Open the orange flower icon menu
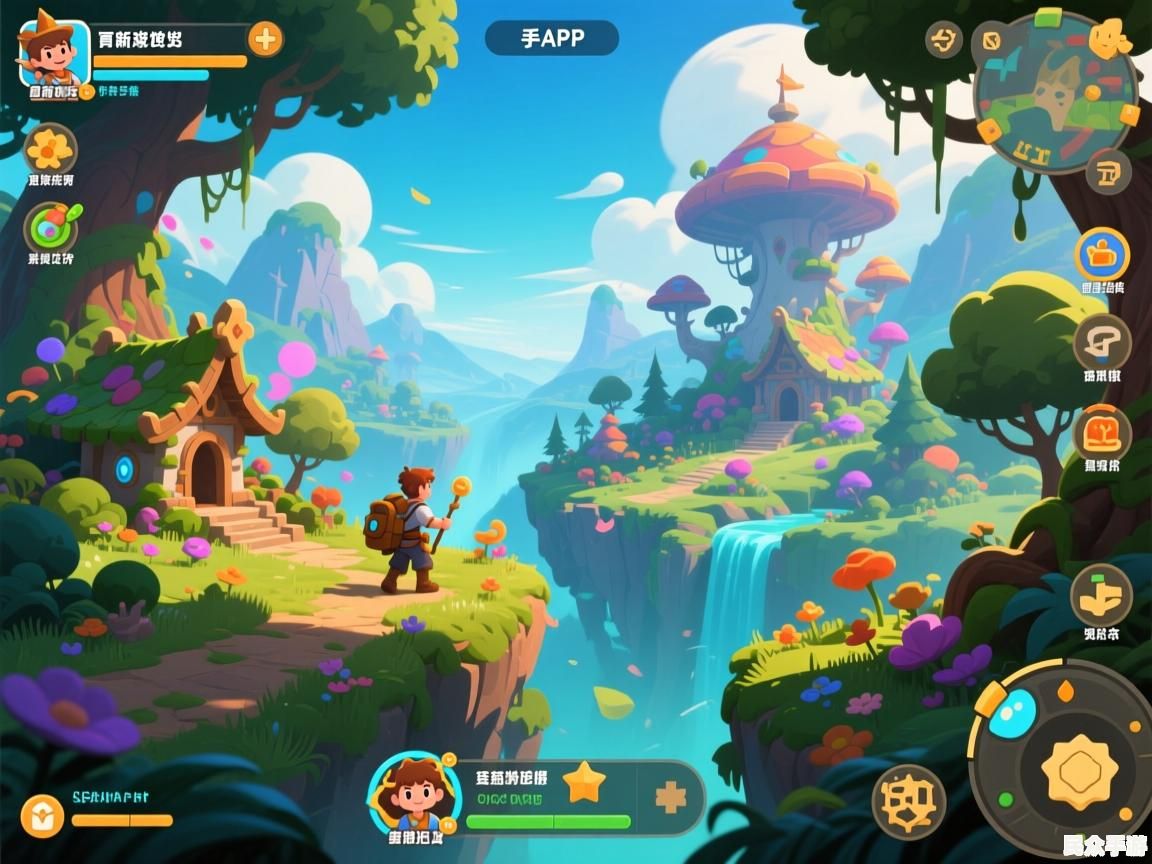 [50, 150]
